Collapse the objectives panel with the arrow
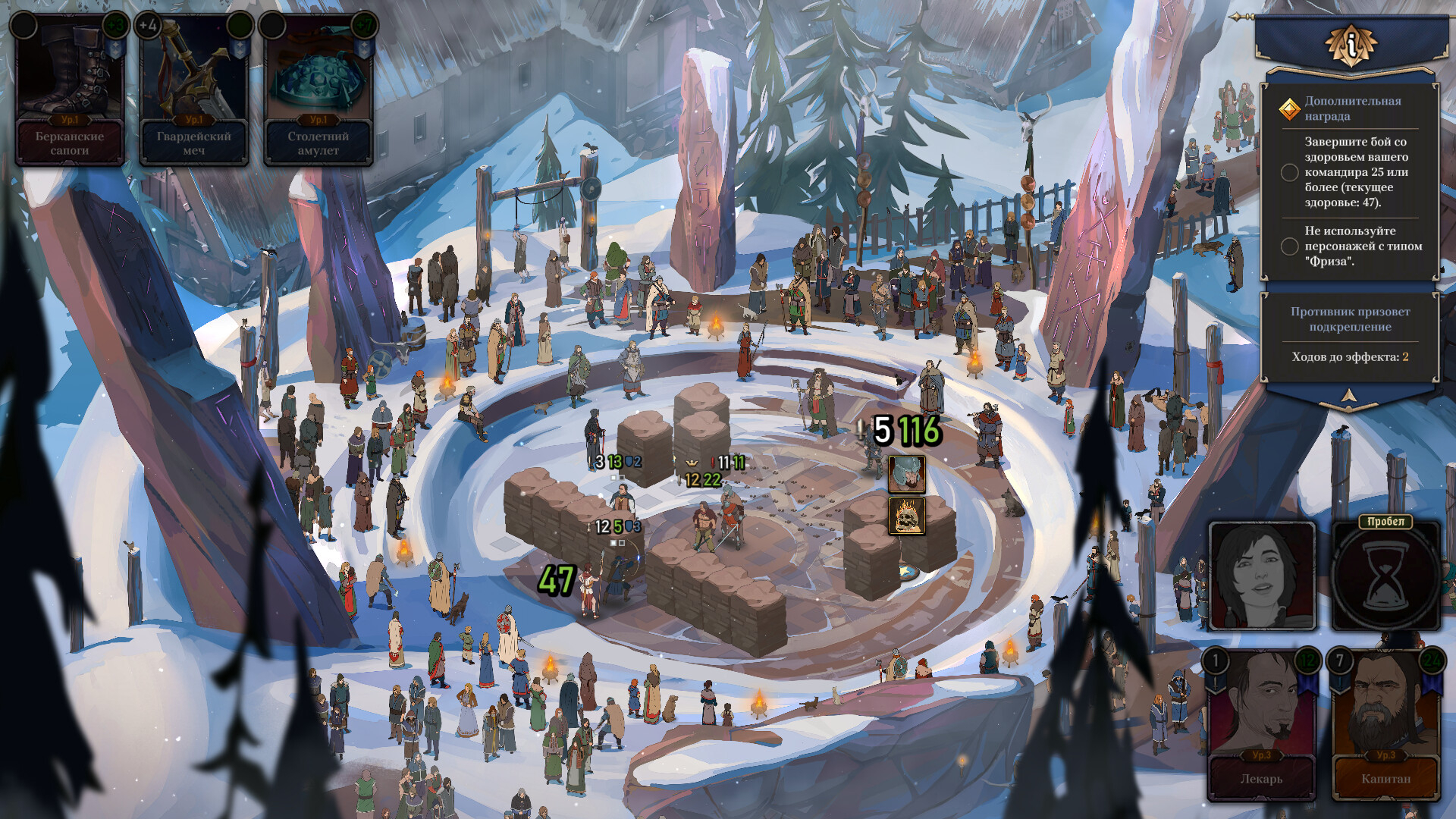Image resolution: width=1456 pixels, height=819 pixels. tap(1348, 396)
